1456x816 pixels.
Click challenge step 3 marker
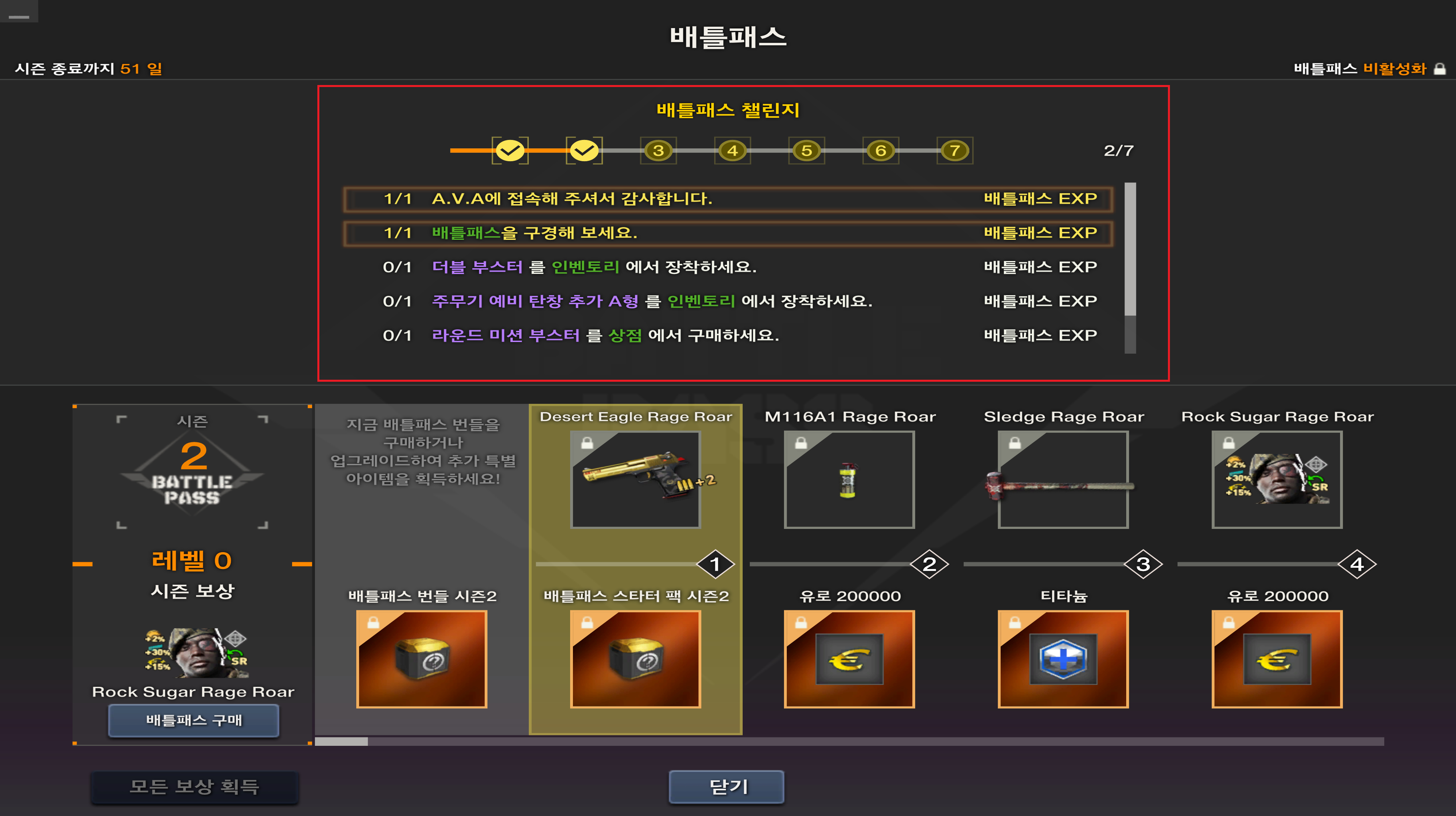coord(658,151)
